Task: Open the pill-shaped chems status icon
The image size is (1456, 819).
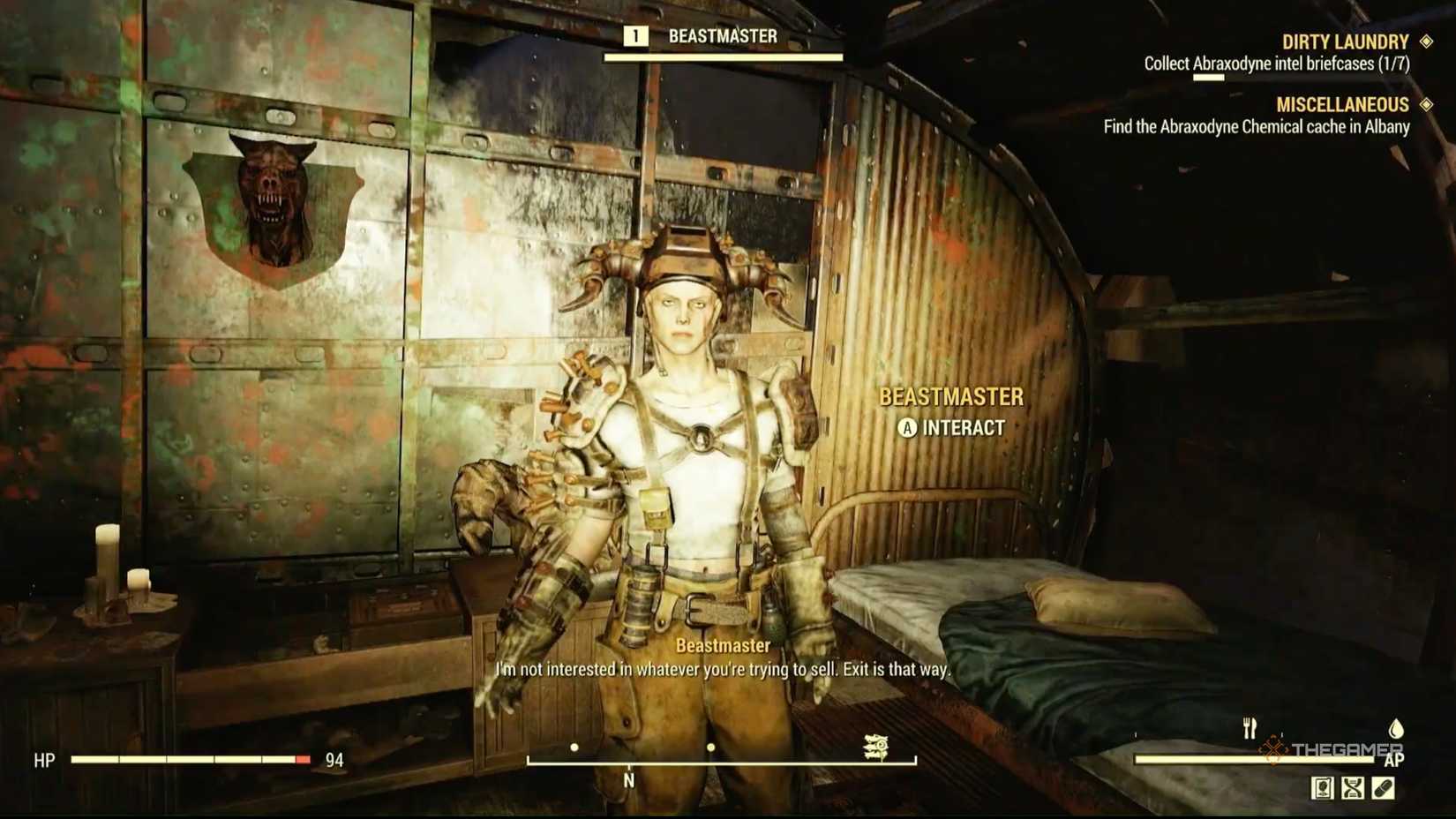Action: [x=1383, y=787]
